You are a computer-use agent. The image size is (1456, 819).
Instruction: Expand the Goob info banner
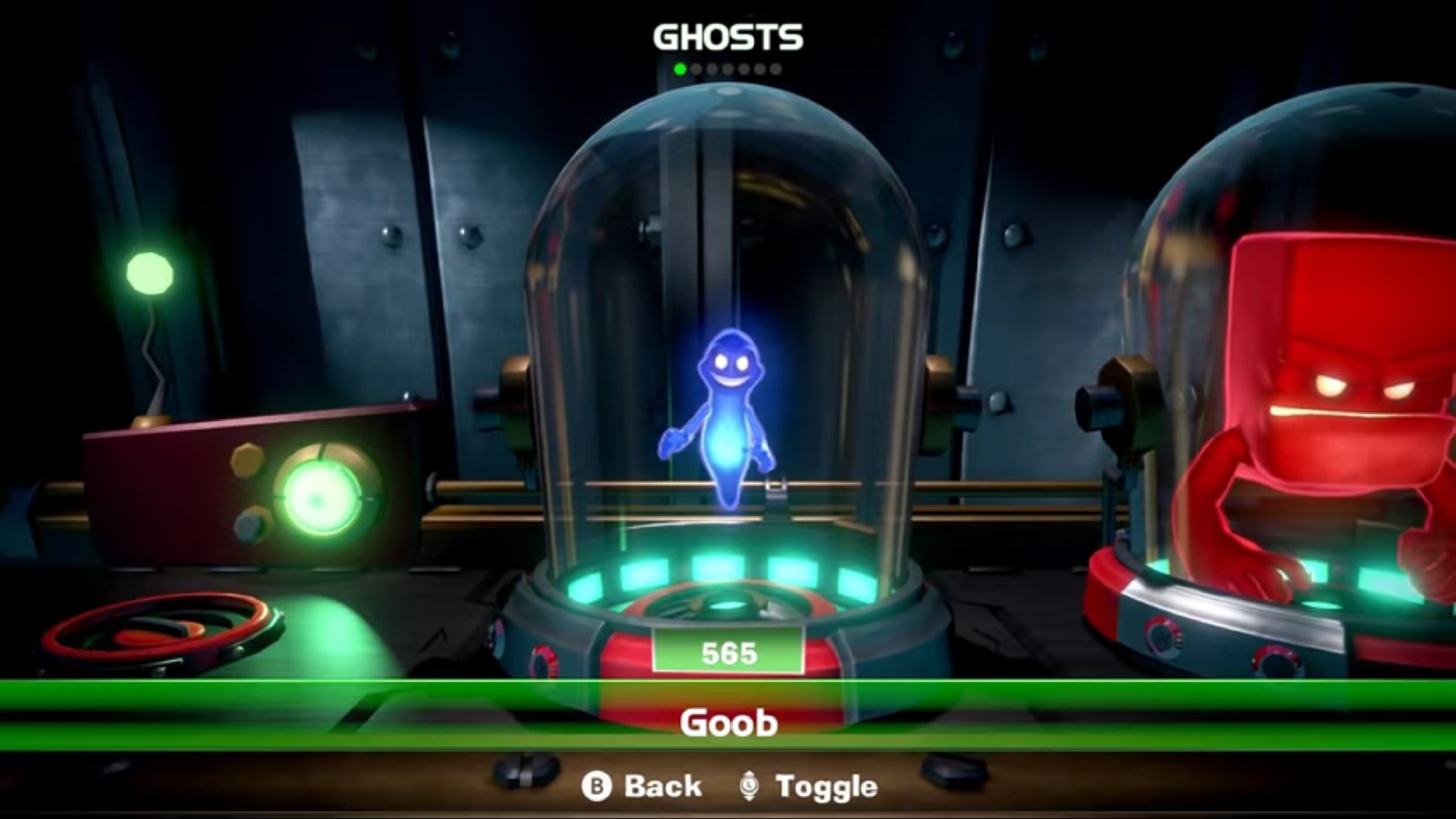tap(728, 723)
